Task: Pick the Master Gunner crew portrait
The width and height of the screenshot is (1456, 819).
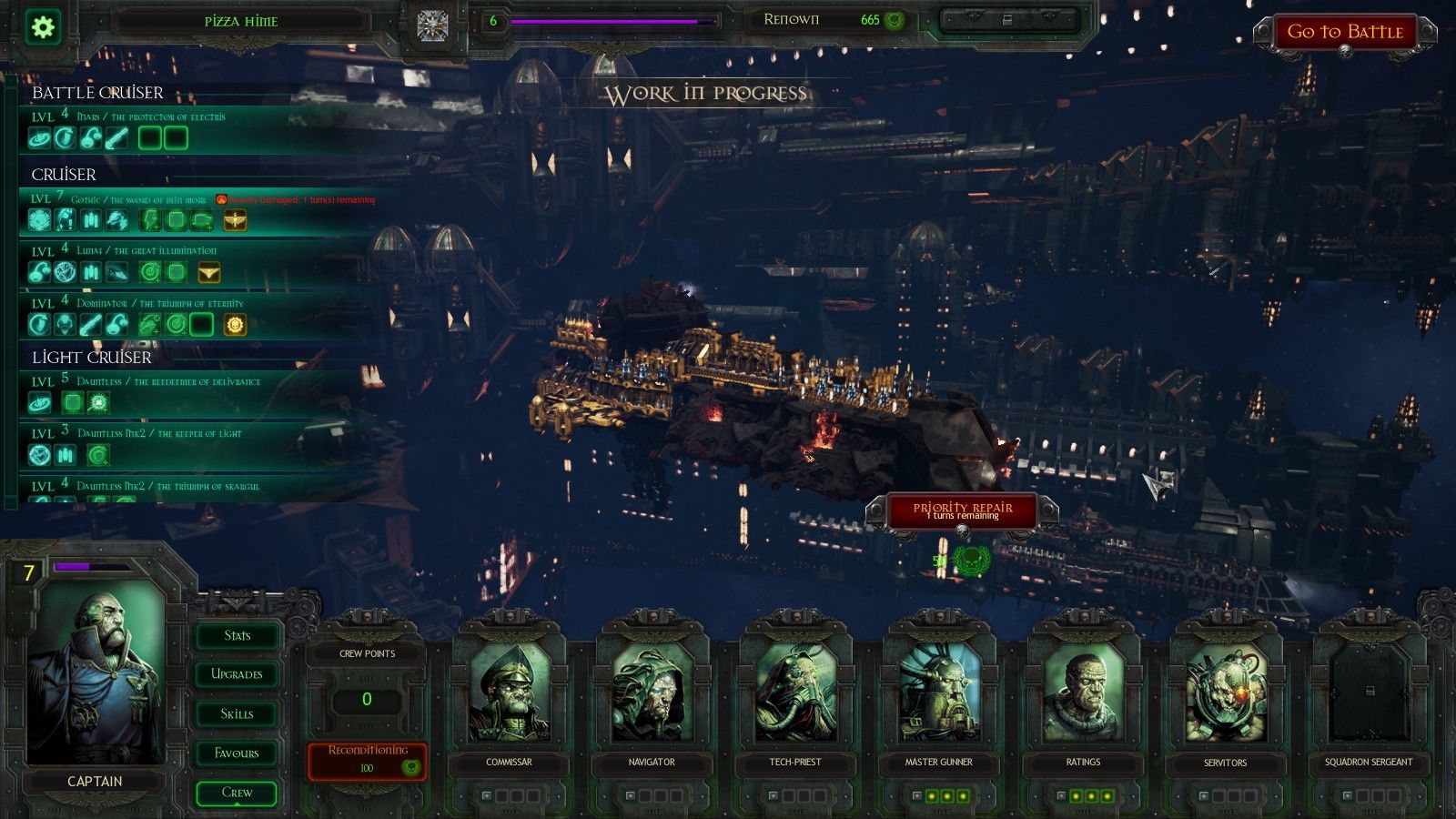Action: [938, 693]
